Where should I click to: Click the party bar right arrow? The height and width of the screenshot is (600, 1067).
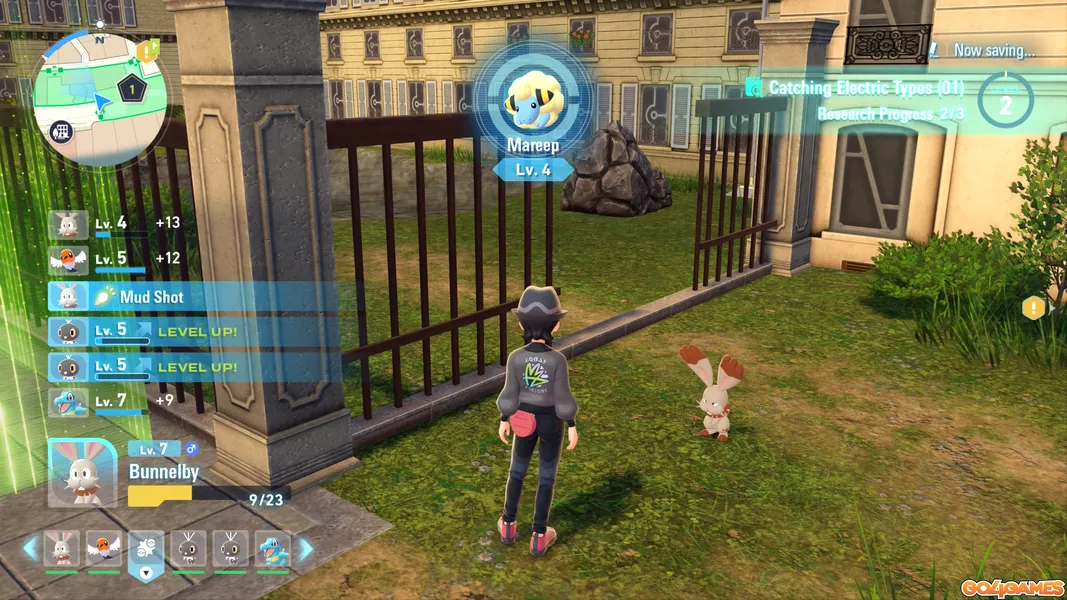[306, 548]
